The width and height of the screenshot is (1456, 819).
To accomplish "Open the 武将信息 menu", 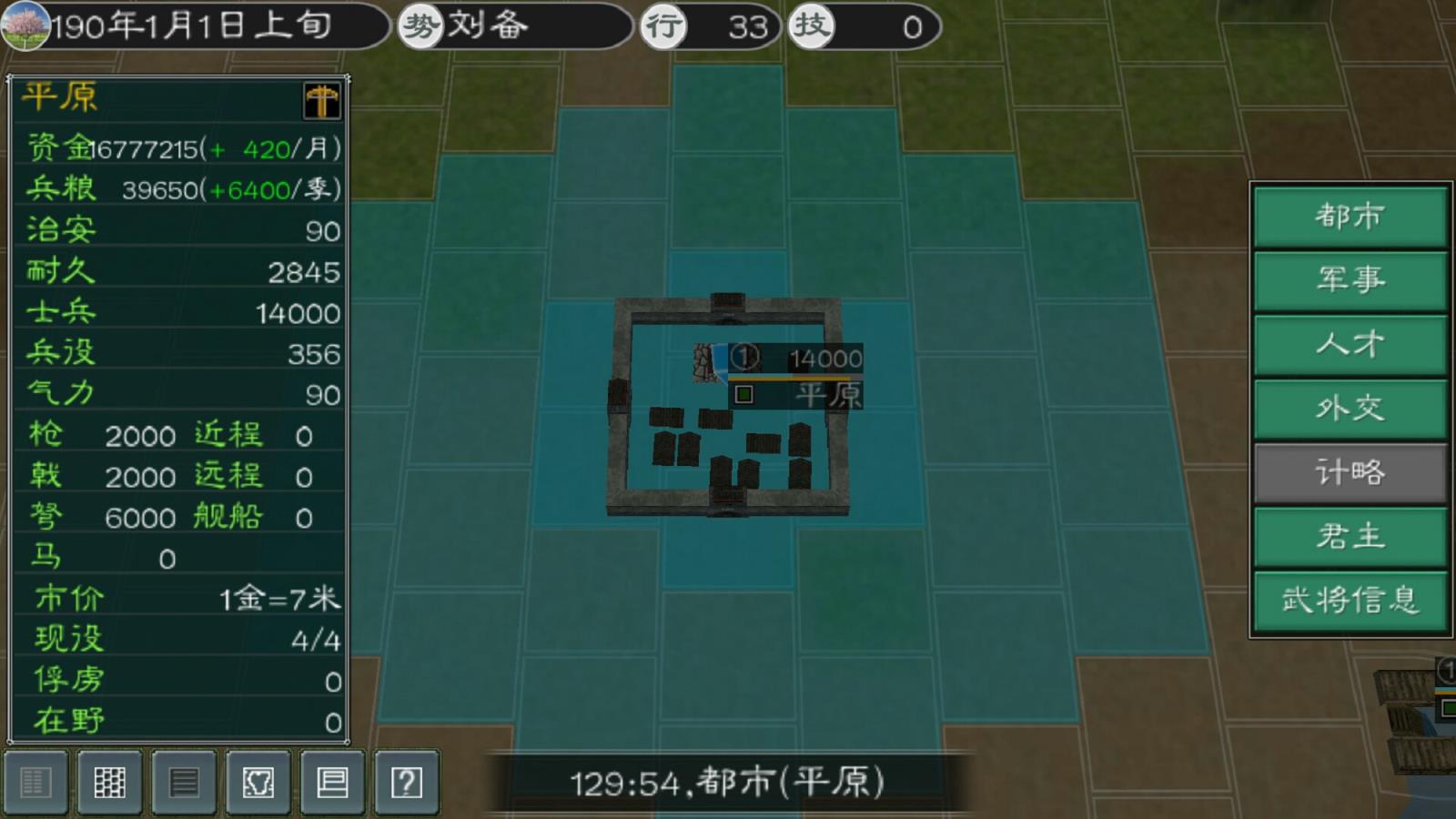I will (1349, 601).
